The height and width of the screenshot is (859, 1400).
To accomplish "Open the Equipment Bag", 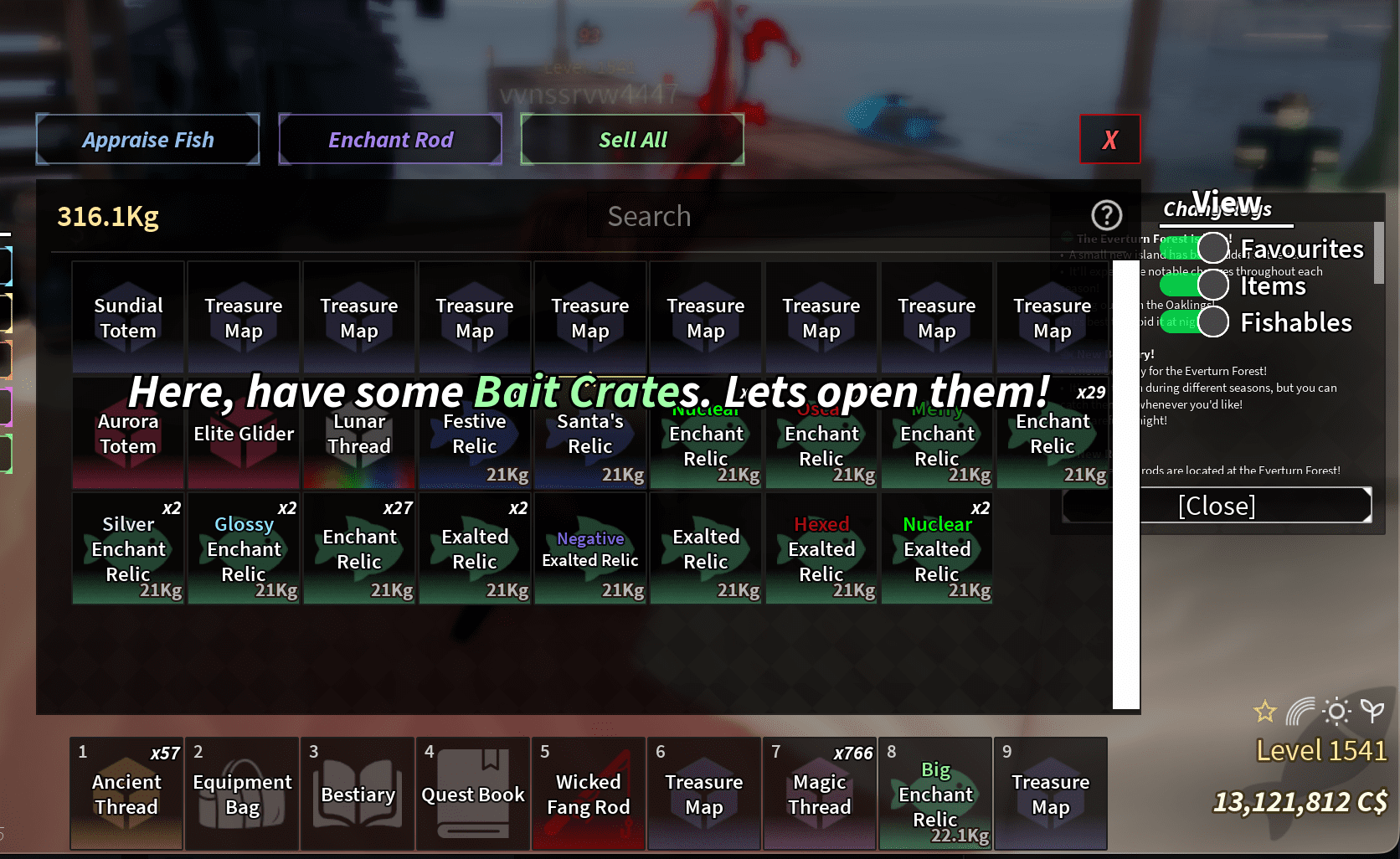I will [x=241, y=794].
